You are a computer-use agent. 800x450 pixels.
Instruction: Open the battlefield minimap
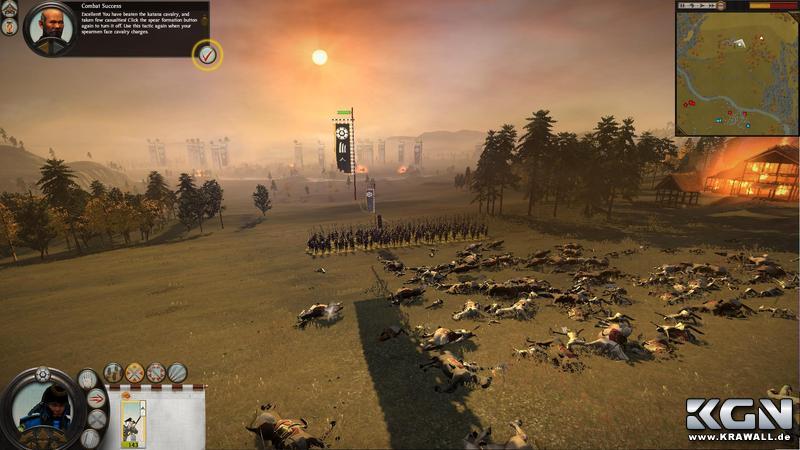coord(736,72)
